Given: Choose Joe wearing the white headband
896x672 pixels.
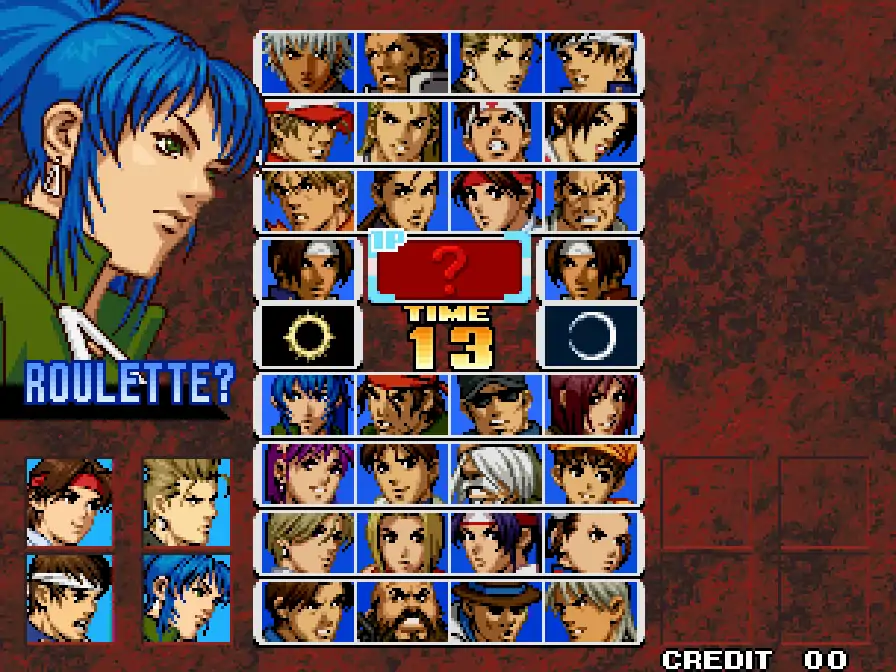Looking at the screenshot, I should point(496,131).
